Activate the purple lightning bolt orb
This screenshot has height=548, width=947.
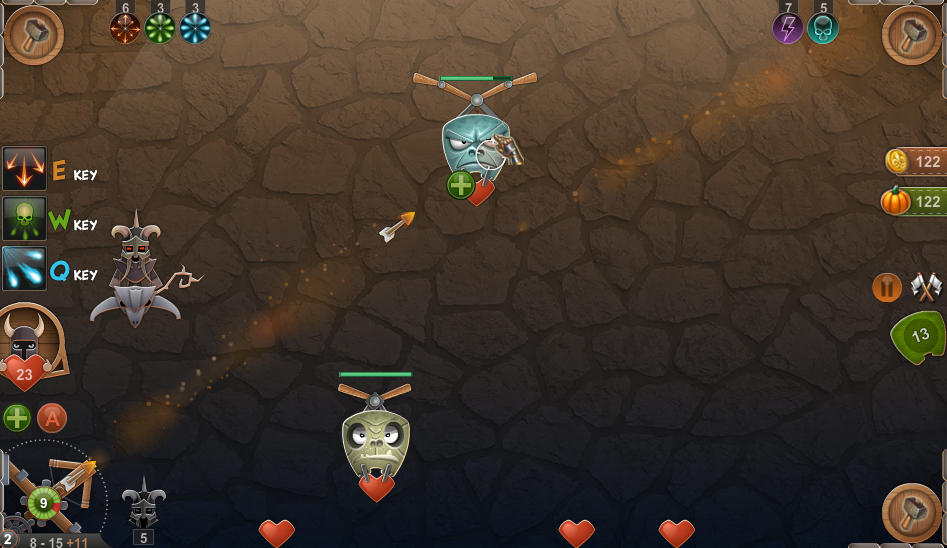pyautogui.click(x=788, y=28)
